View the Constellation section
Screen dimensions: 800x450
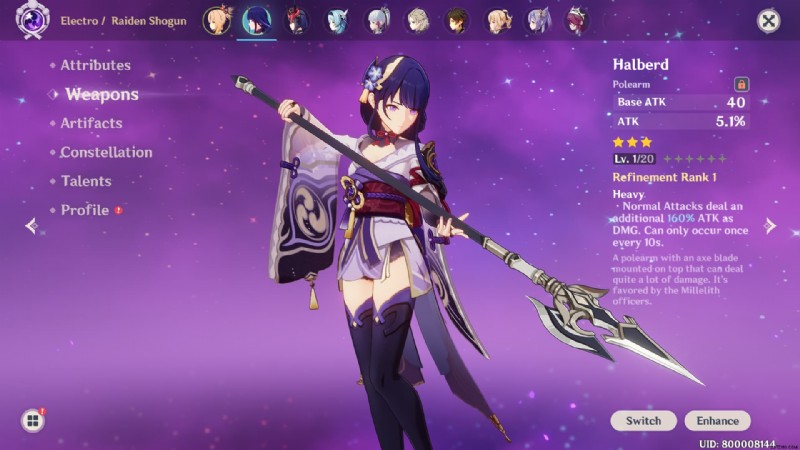[106, 152]
